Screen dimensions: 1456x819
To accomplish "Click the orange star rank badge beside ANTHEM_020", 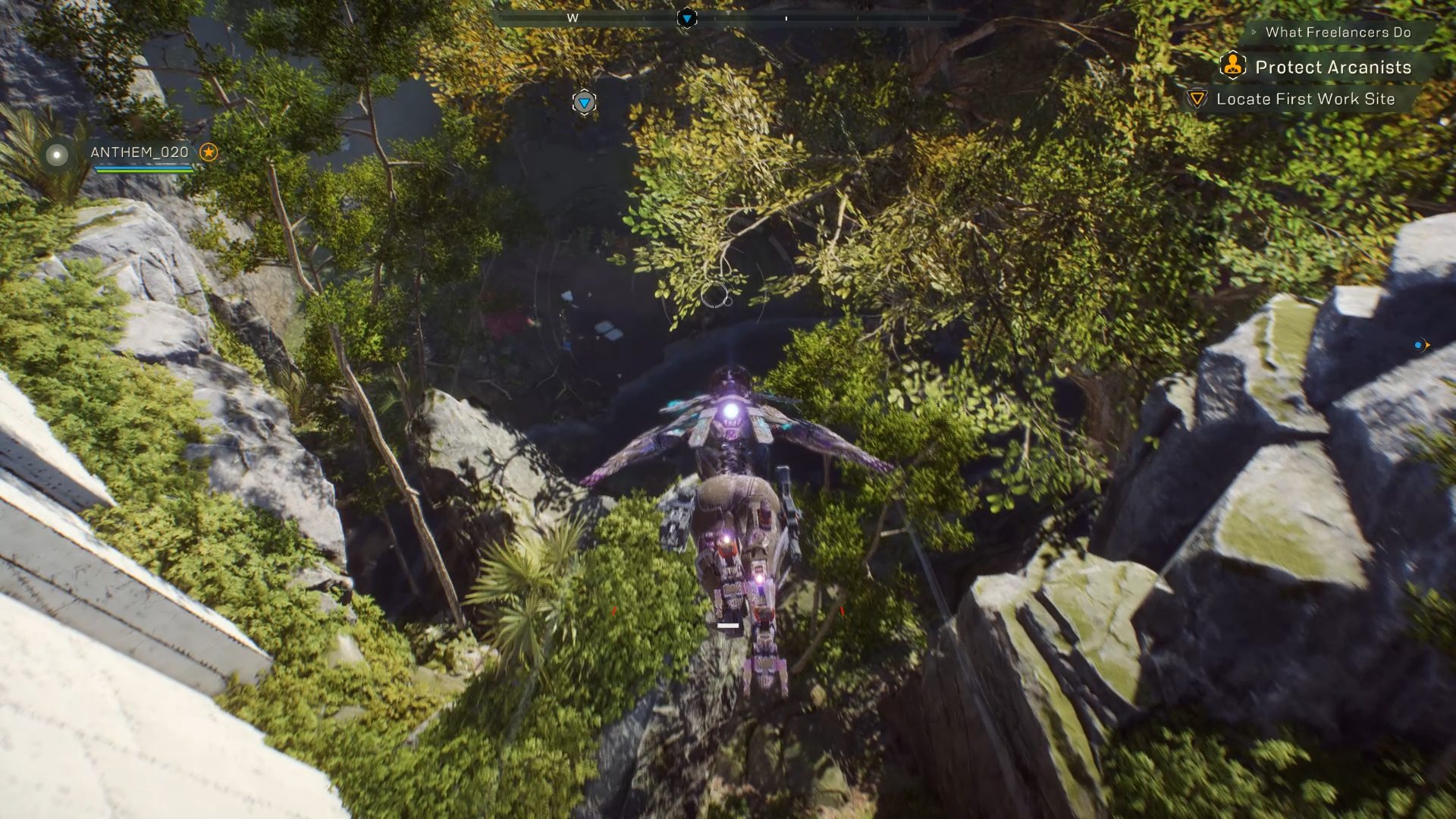I will [x=209, y=152].
